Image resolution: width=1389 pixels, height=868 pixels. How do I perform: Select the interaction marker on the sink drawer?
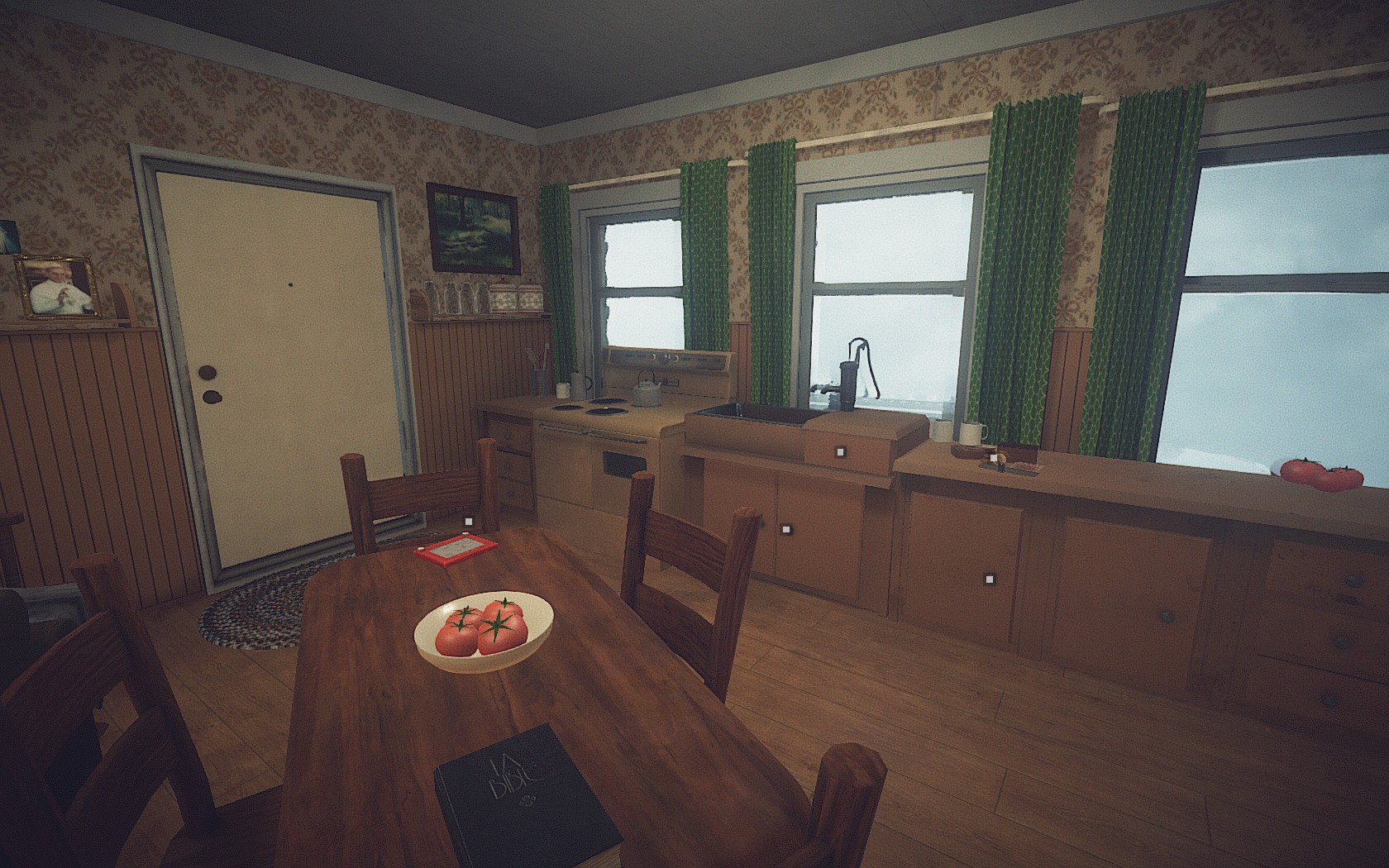pos(841,451)
